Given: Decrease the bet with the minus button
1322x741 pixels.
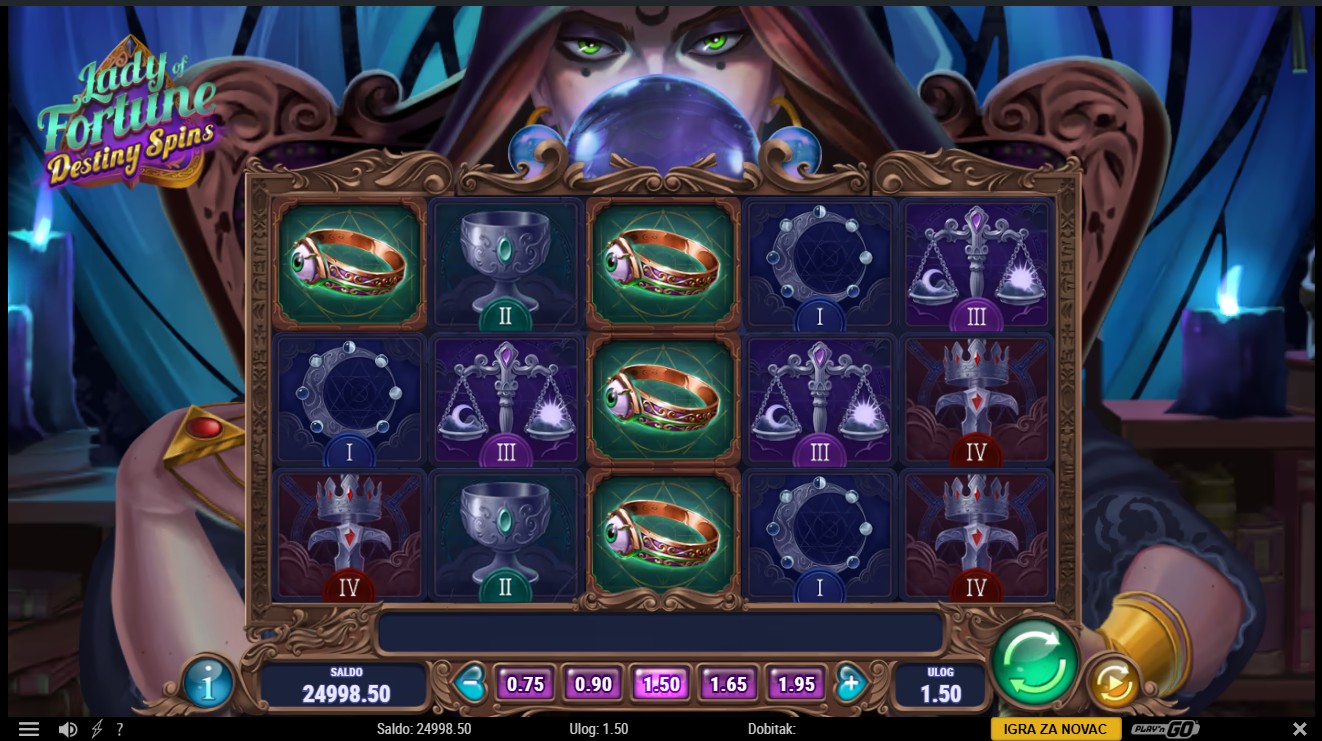Looking at the screenshot, I should pyautogui.click(x=469, y=684).
